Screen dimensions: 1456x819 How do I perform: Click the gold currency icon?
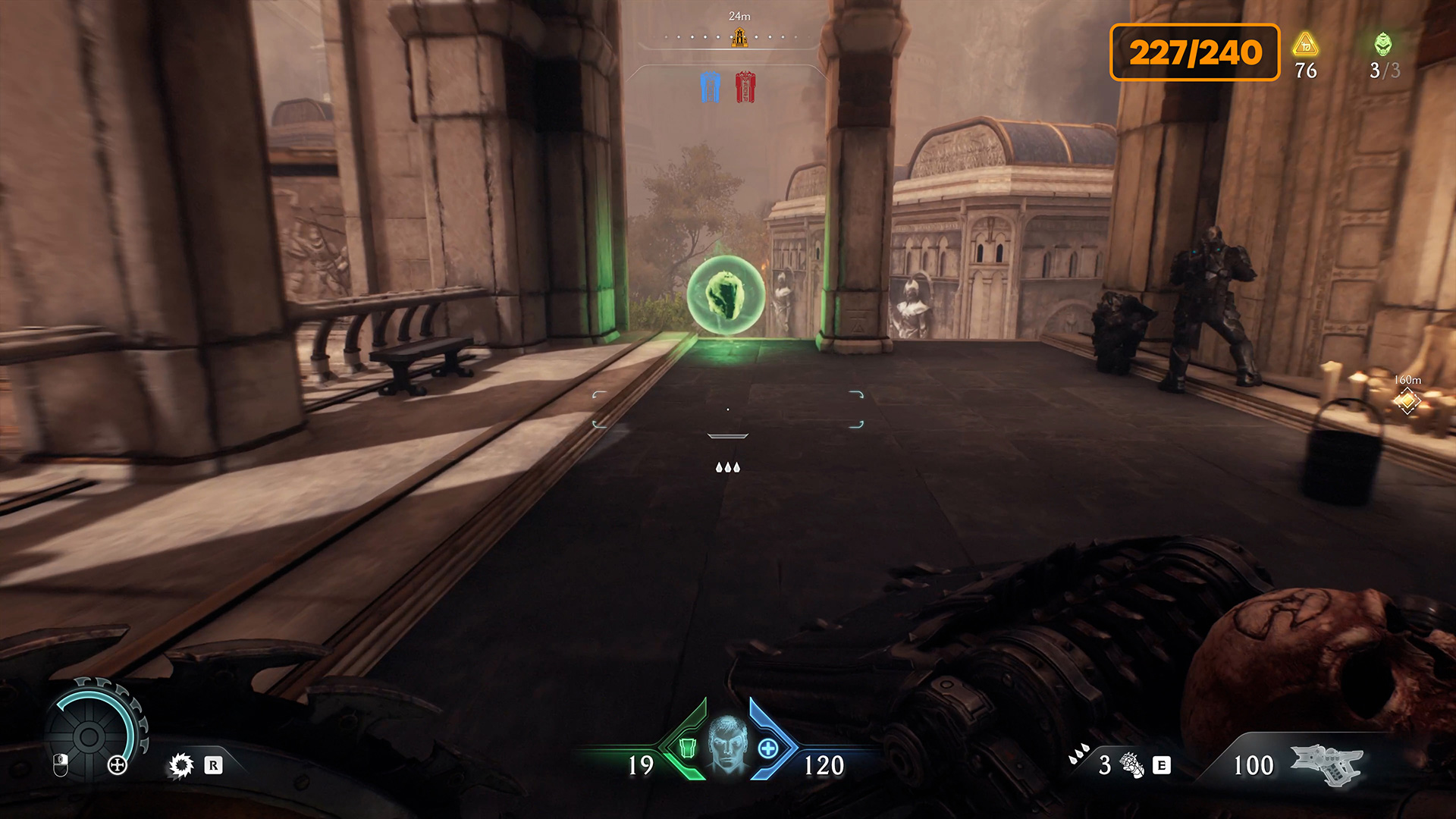click(1305, 45)
